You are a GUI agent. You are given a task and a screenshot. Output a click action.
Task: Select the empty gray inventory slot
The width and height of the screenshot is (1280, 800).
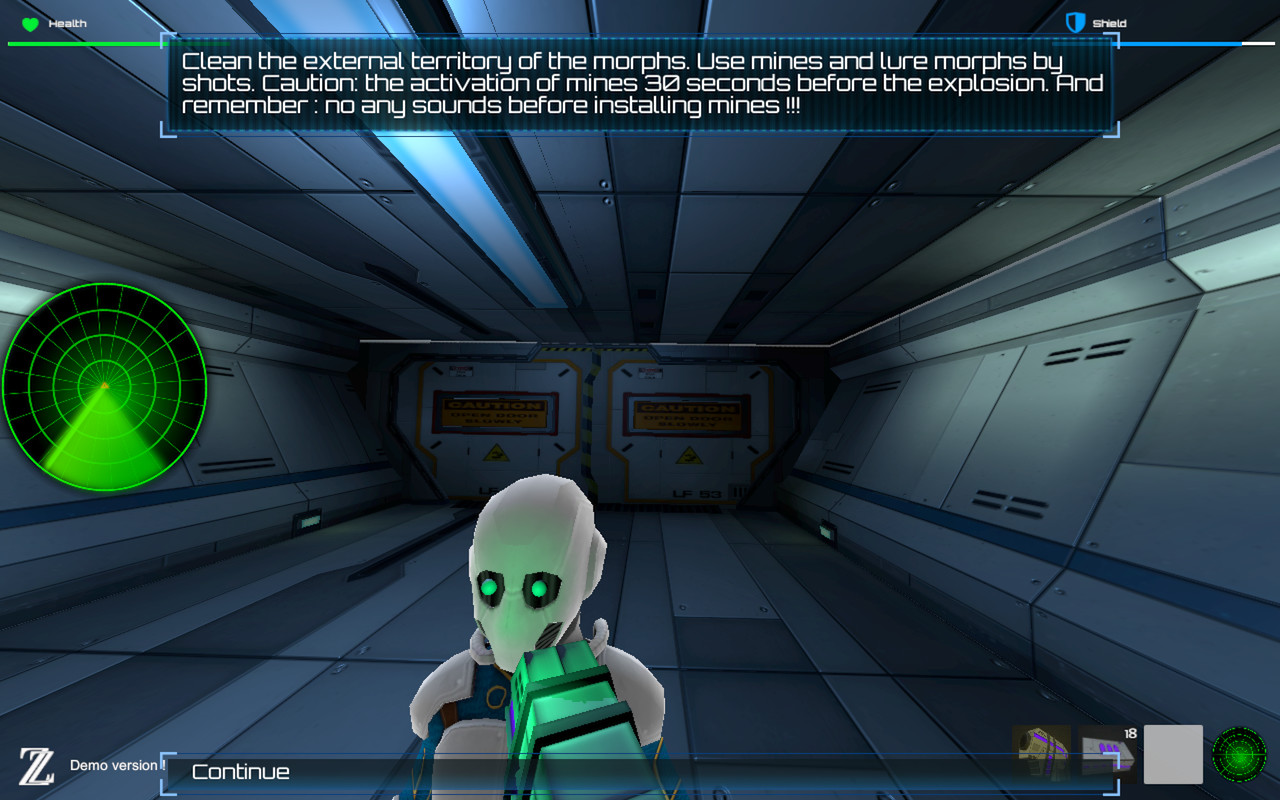[x=1172, y=754]
